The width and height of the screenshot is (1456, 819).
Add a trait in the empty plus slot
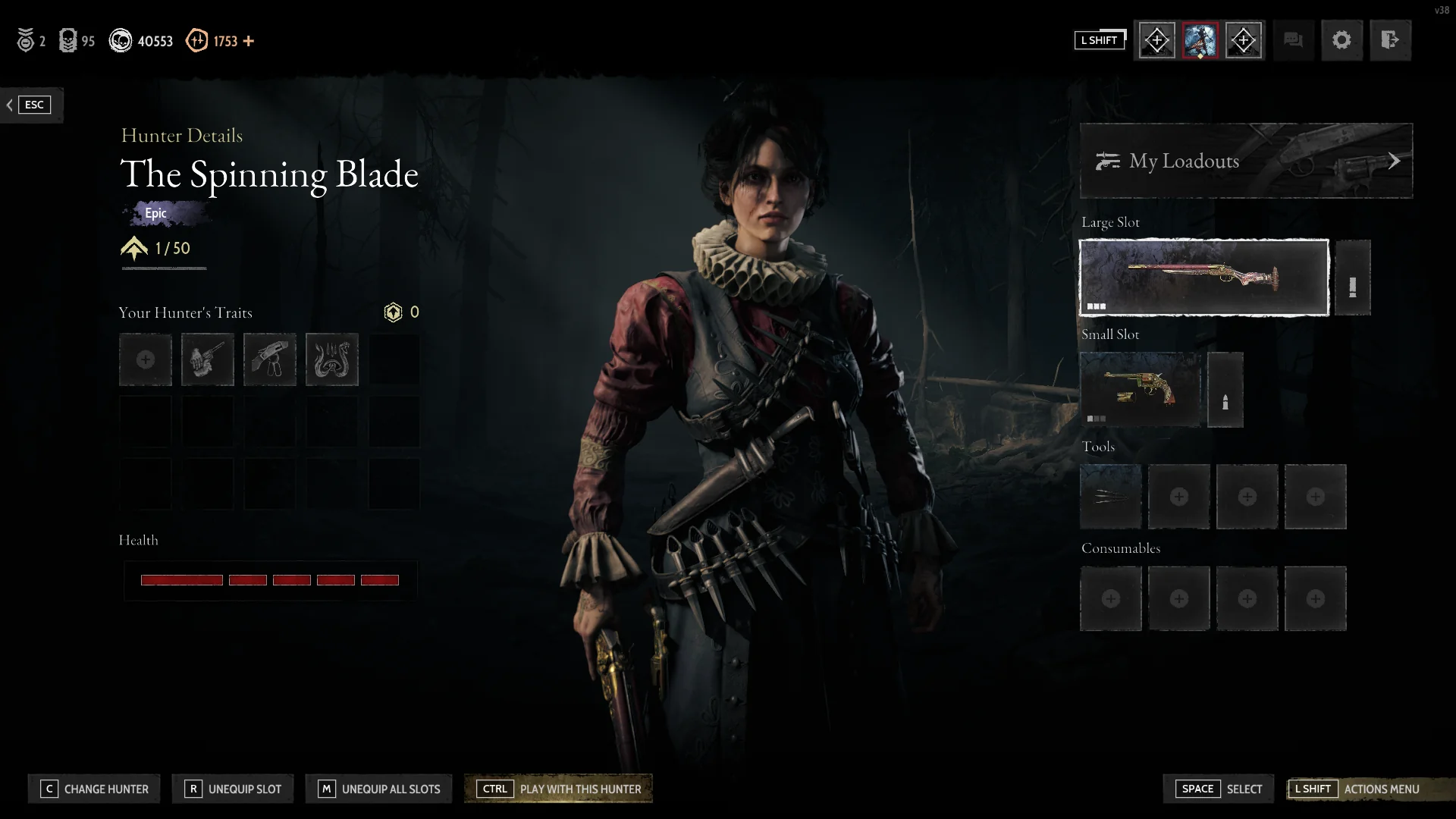coord(145,359)
